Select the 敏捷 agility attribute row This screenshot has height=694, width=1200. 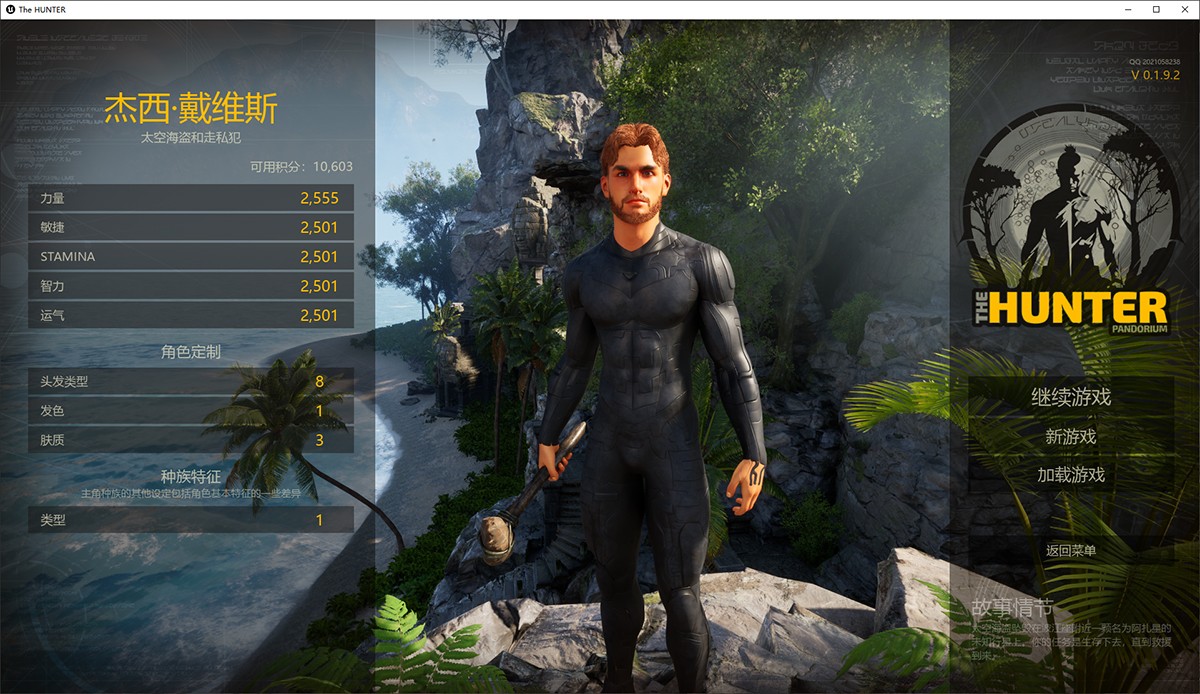point(191,227)
